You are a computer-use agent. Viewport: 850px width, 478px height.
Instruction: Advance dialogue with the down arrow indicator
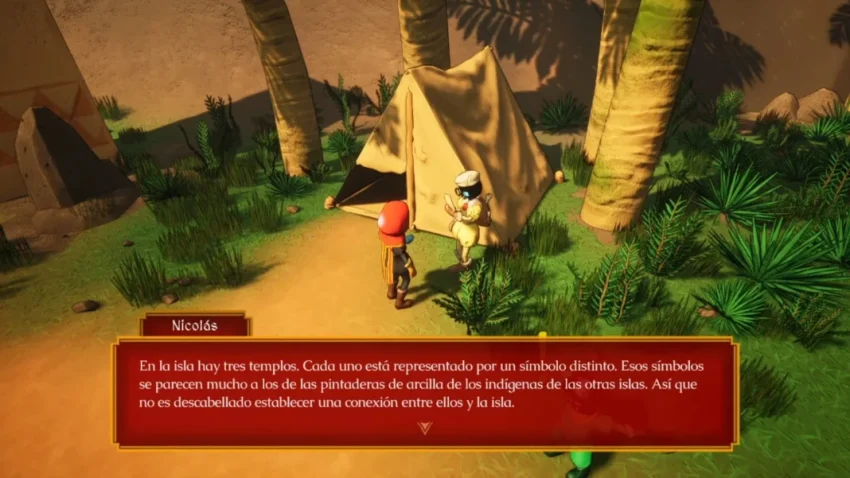pos(426,428)
